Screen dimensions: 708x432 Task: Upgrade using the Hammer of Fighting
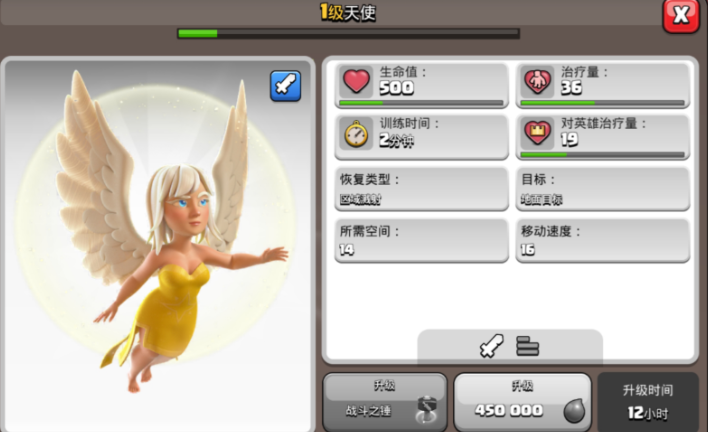(385, 401)
